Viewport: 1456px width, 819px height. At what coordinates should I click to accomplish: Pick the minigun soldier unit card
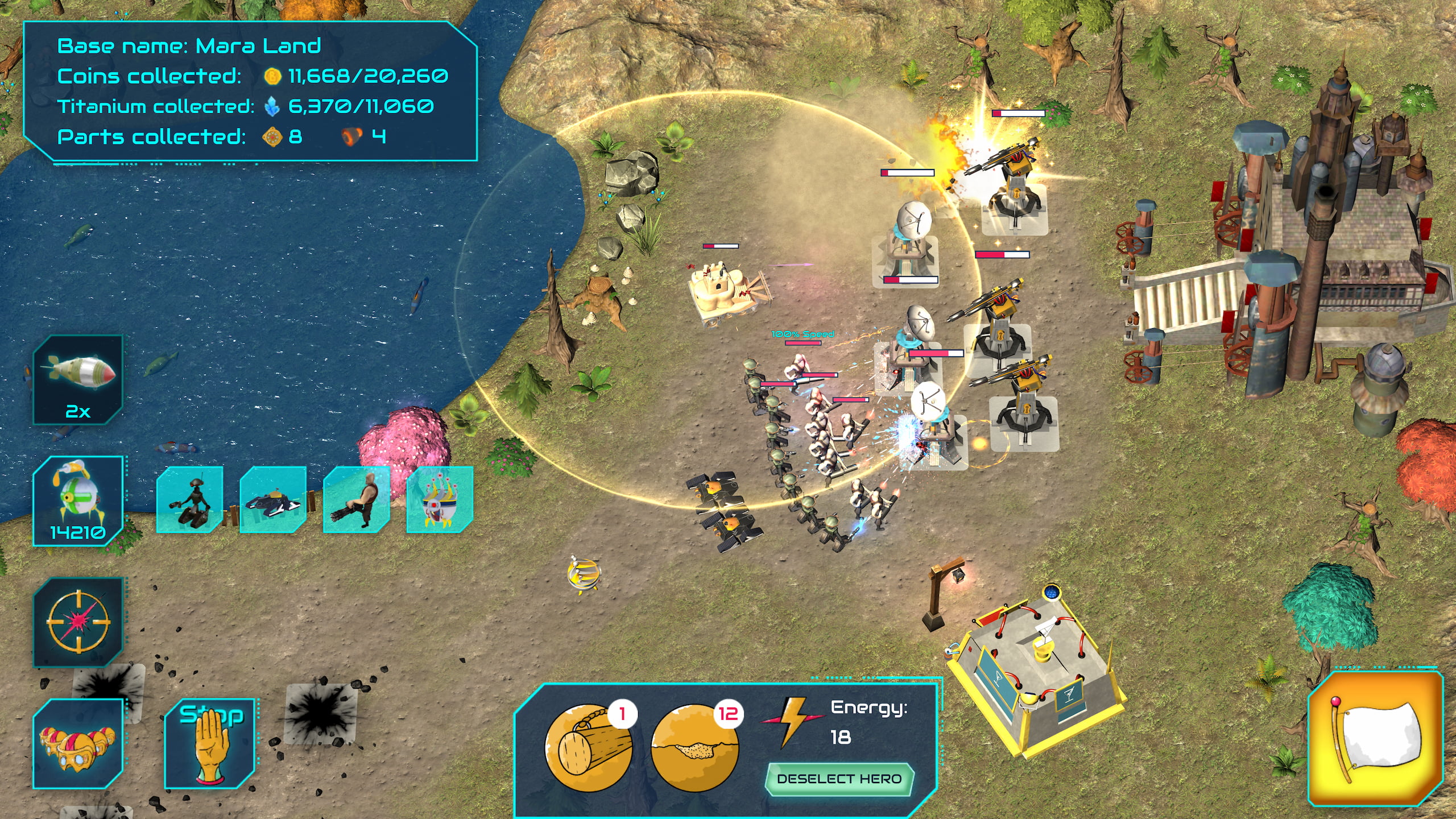click(x=357, y=499)
